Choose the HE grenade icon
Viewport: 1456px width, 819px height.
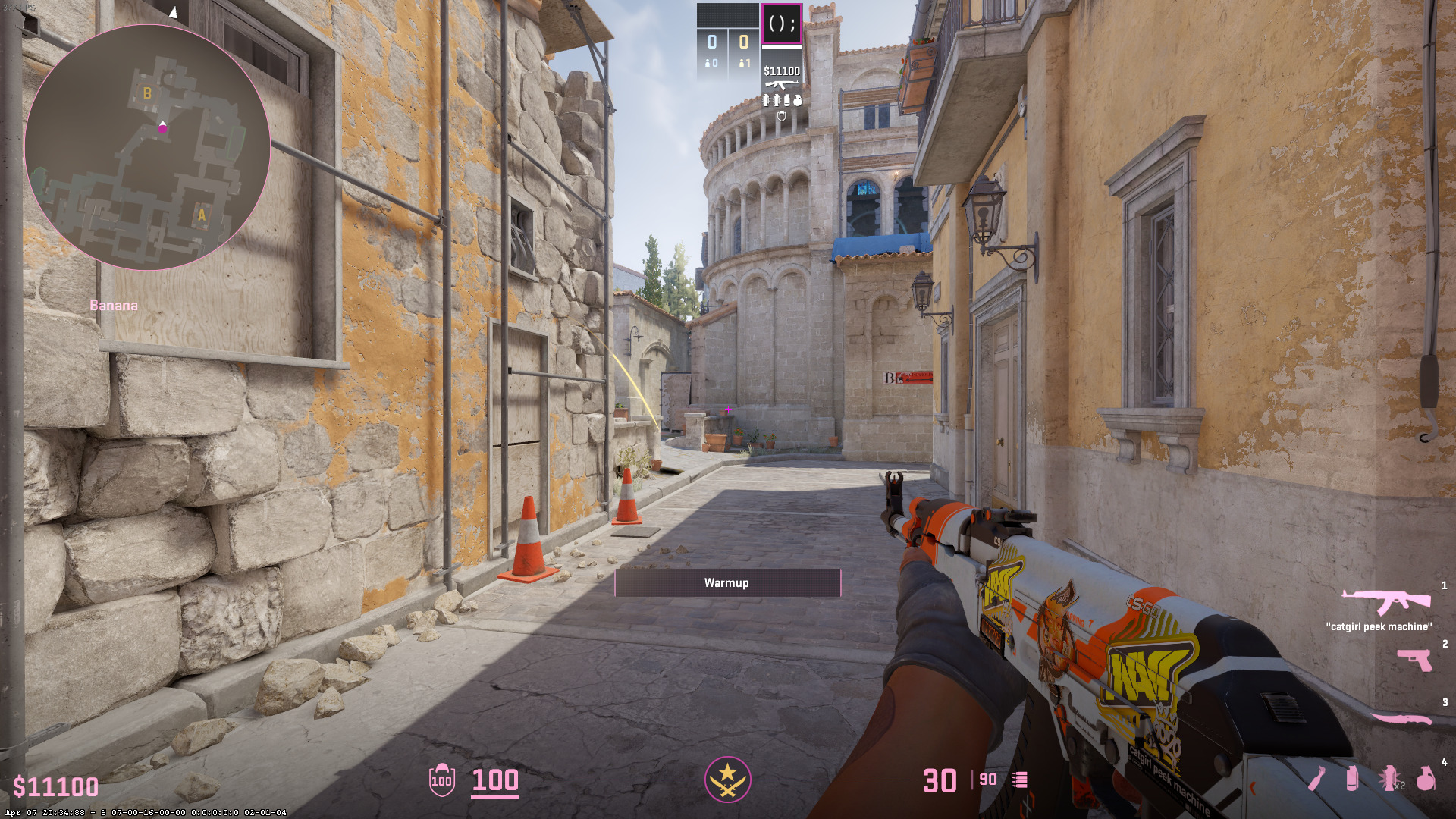pyautogui.click(x=1426, y=778)
